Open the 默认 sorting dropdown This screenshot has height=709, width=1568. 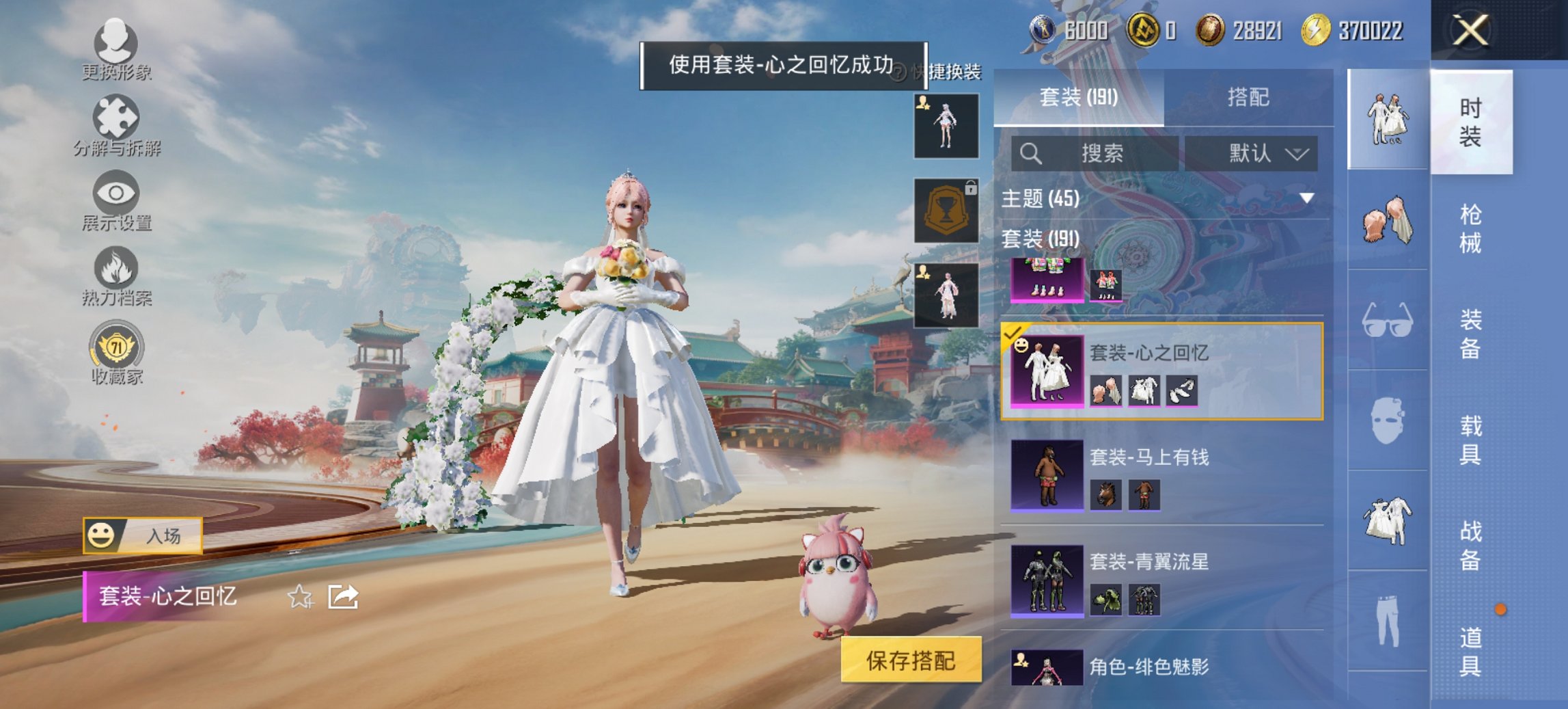(x=1255, y=153)
